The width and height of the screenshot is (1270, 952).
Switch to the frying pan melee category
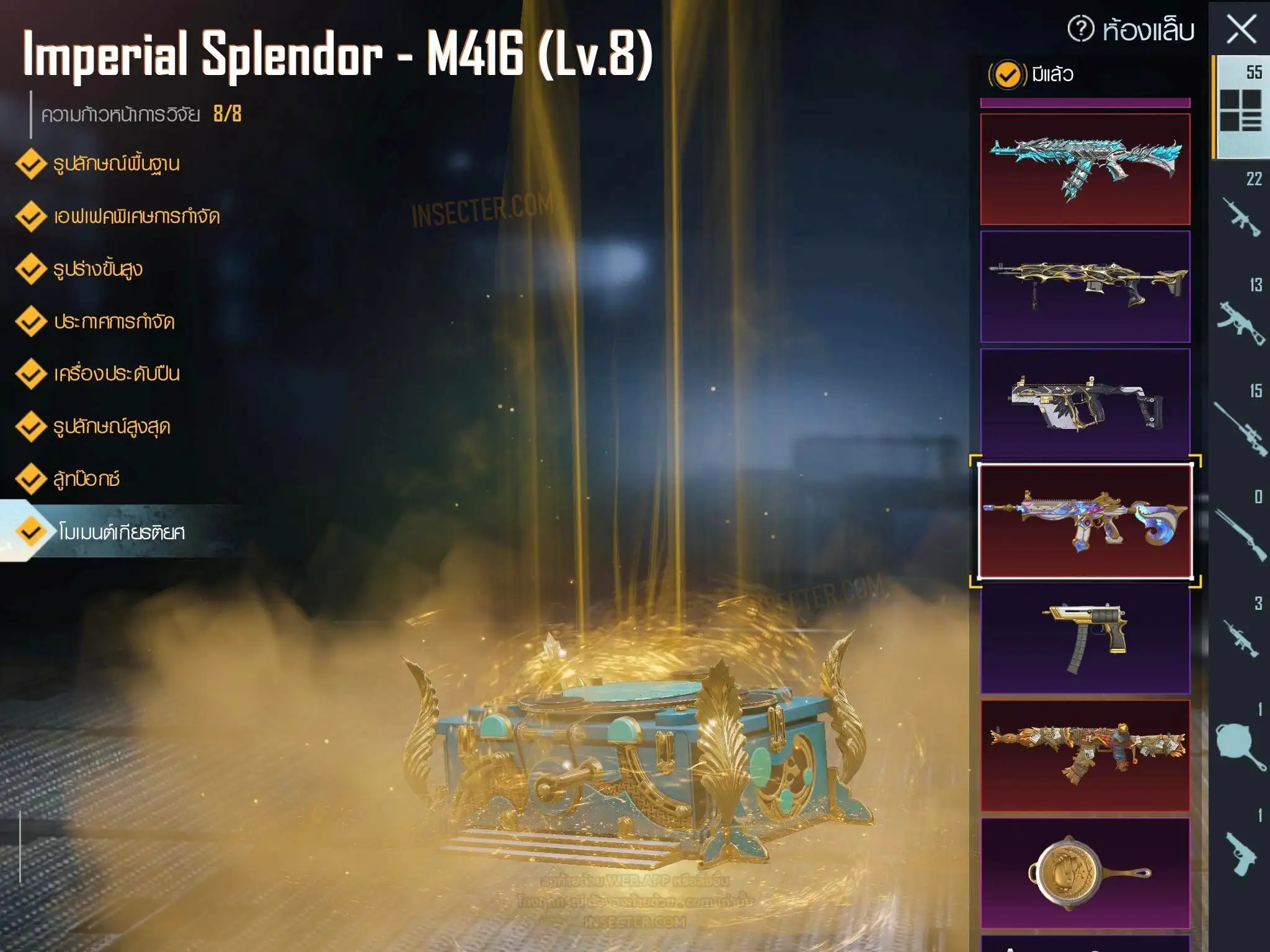(x=1240, y=744)
